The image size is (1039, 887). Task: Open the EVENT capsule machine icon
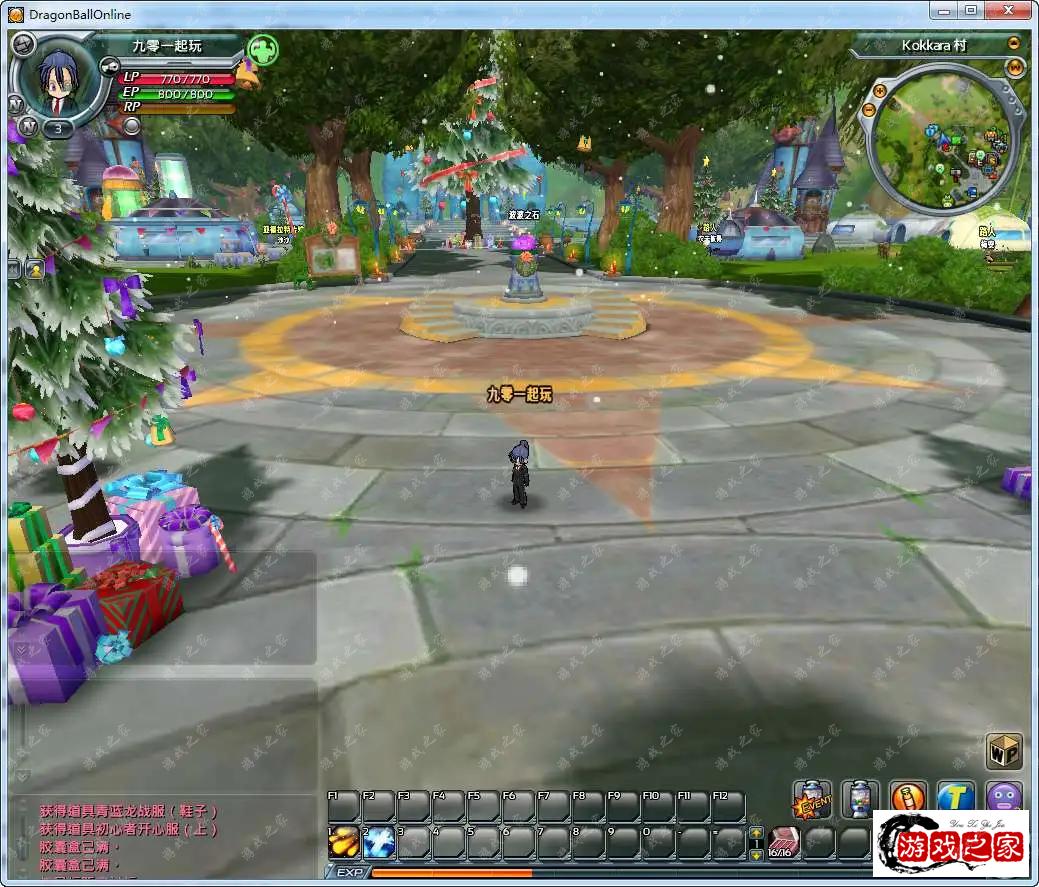pyautogui.click(x=814, y=798)
